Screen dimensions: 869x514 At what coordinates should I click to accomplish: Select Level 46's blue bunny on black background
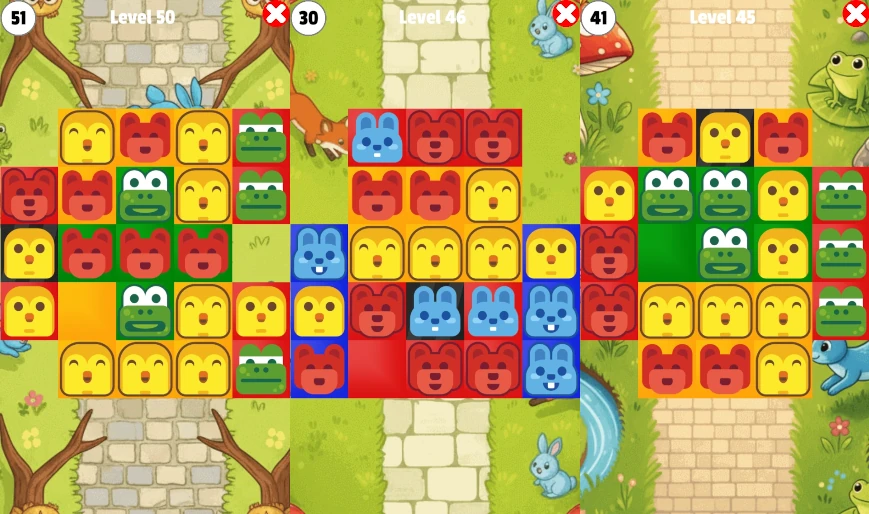[435, 311]
